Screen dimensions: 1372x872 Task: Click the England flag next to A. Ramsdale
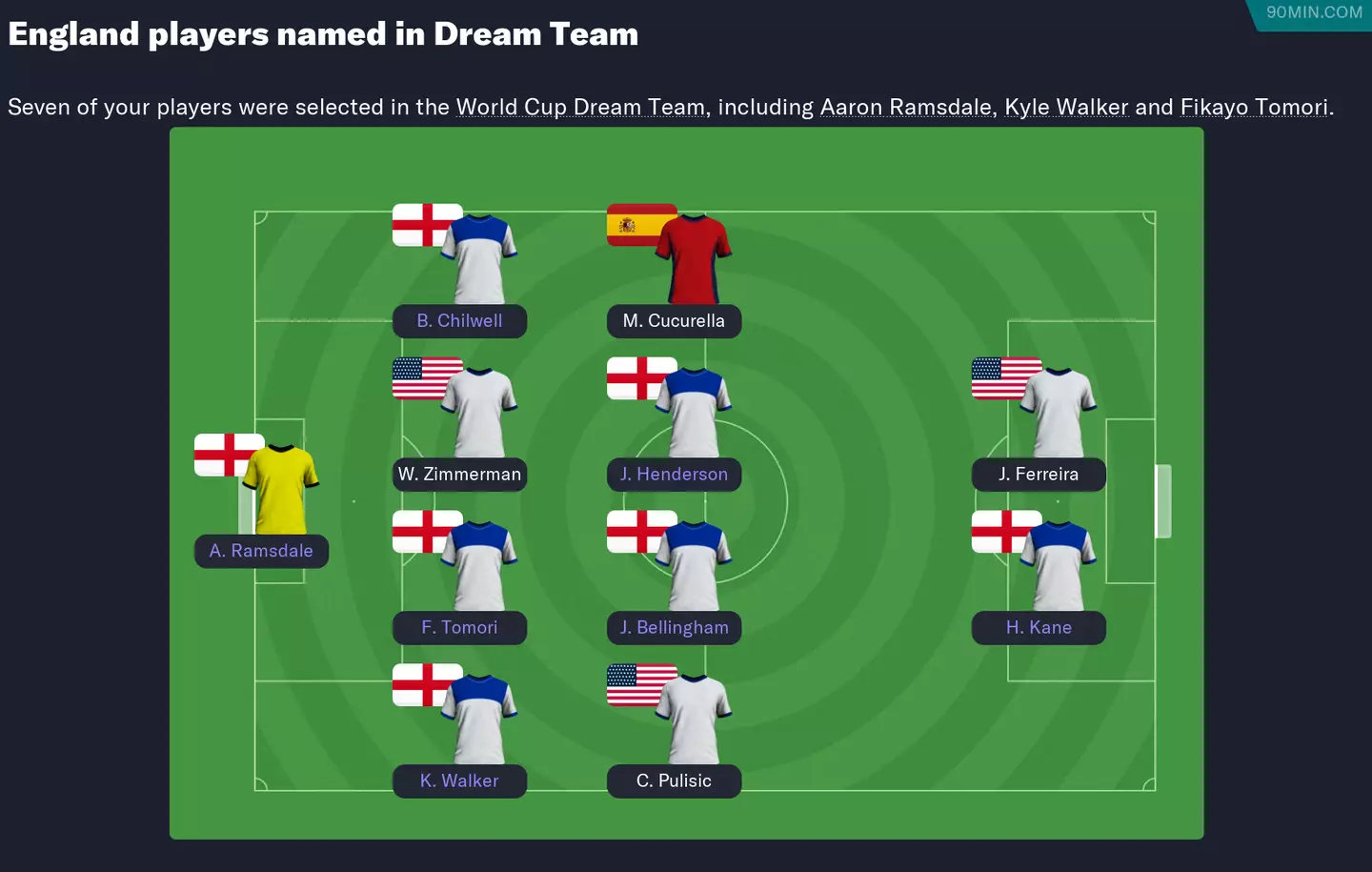click(229, 455)
